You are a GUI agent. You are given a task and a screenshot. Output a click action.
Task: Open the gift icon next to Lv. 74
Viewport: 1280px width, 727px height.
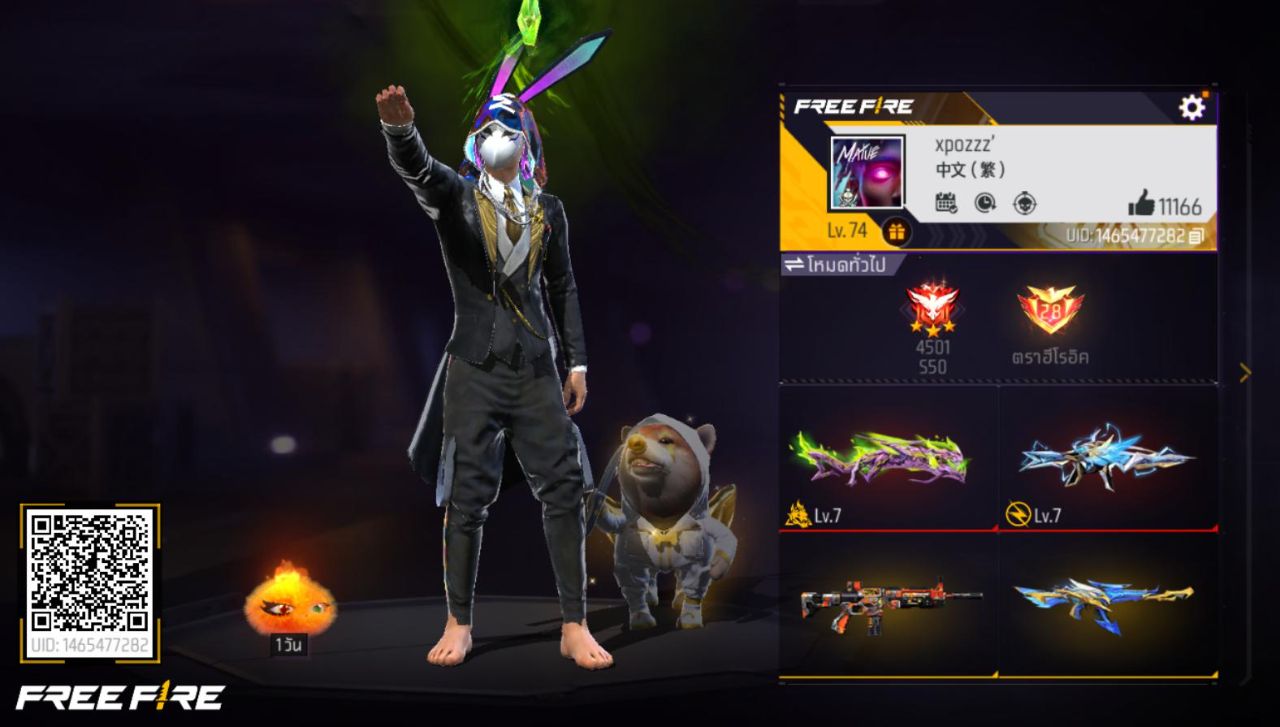click(x=898, y=231)
